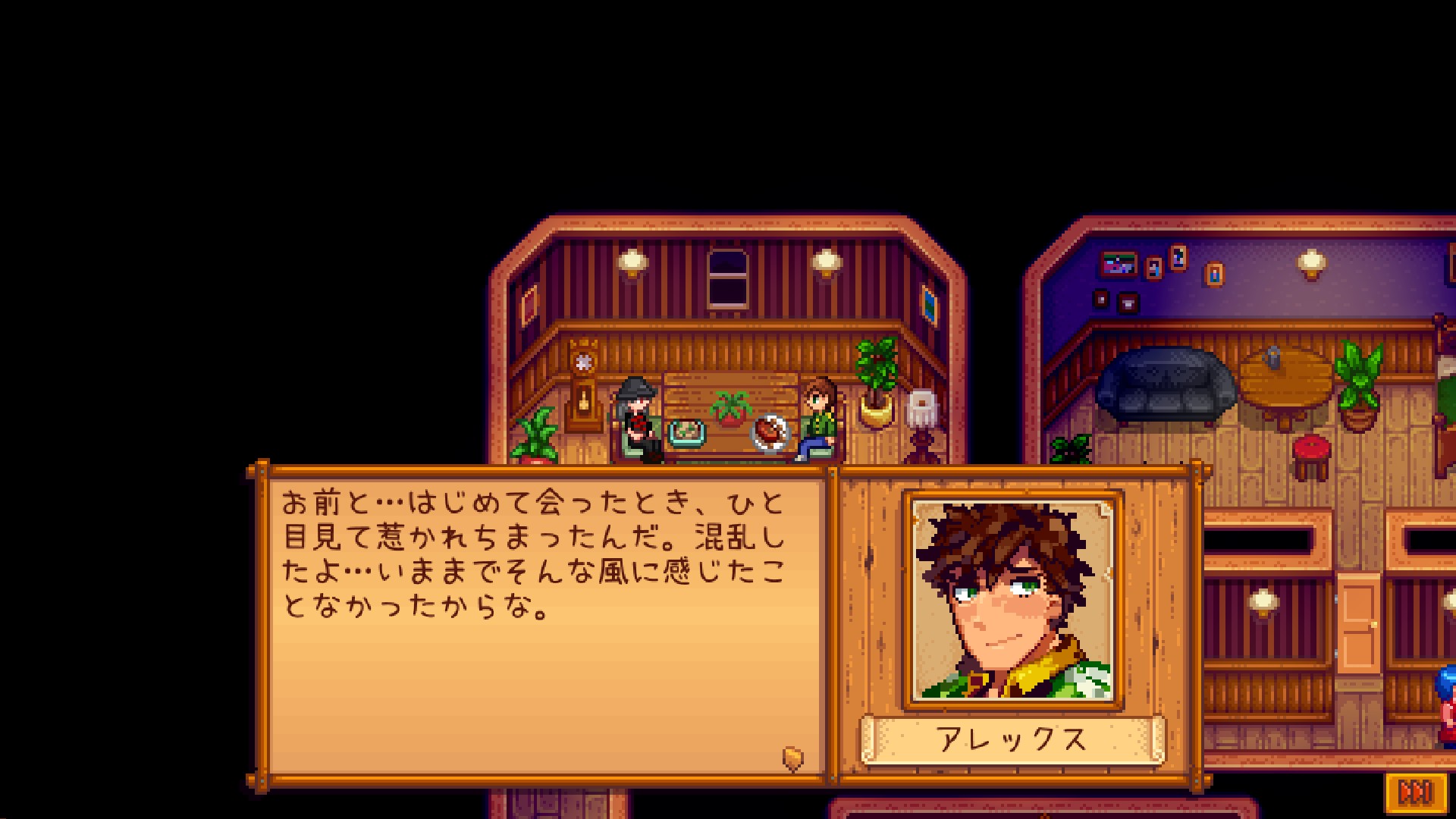Skip the cutscene with the fast-forward button
Screen dimensions: 1456x819
click(1415, 792)
